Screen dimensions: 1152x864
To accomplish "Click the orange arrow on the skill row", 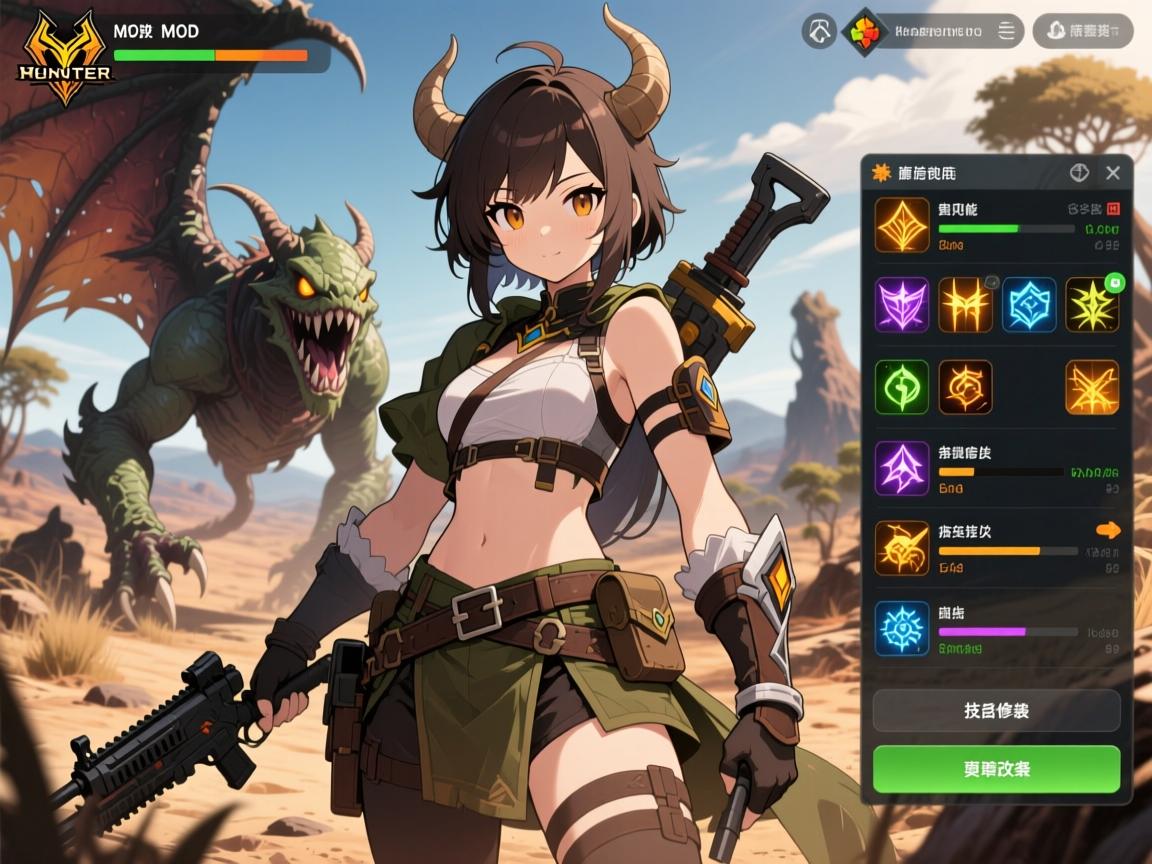I will pos(1108,530).
